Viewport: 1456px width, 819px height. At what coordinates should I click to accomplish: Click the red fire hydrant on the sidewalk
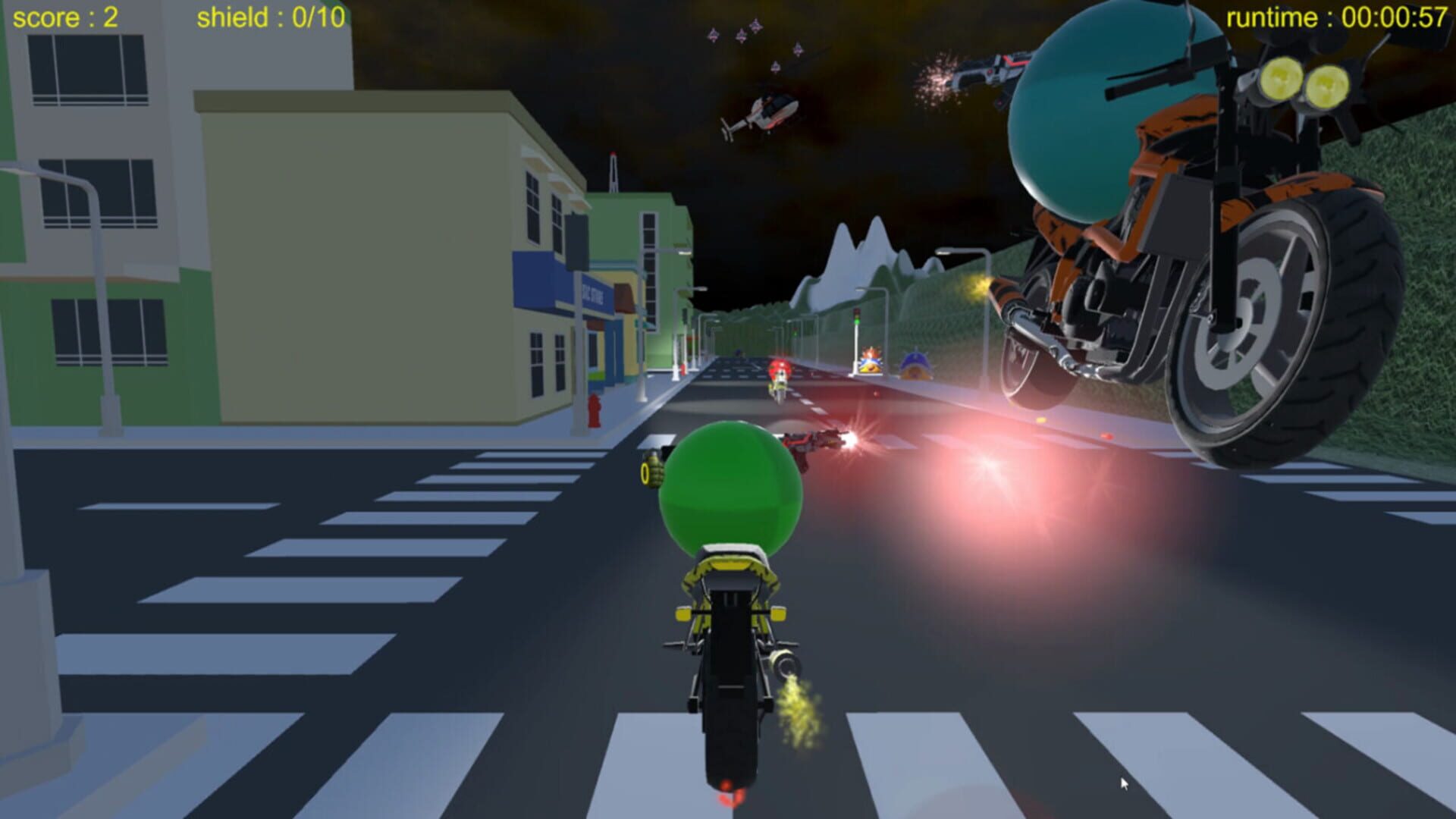pyautogui.click(x=595, y=409)
